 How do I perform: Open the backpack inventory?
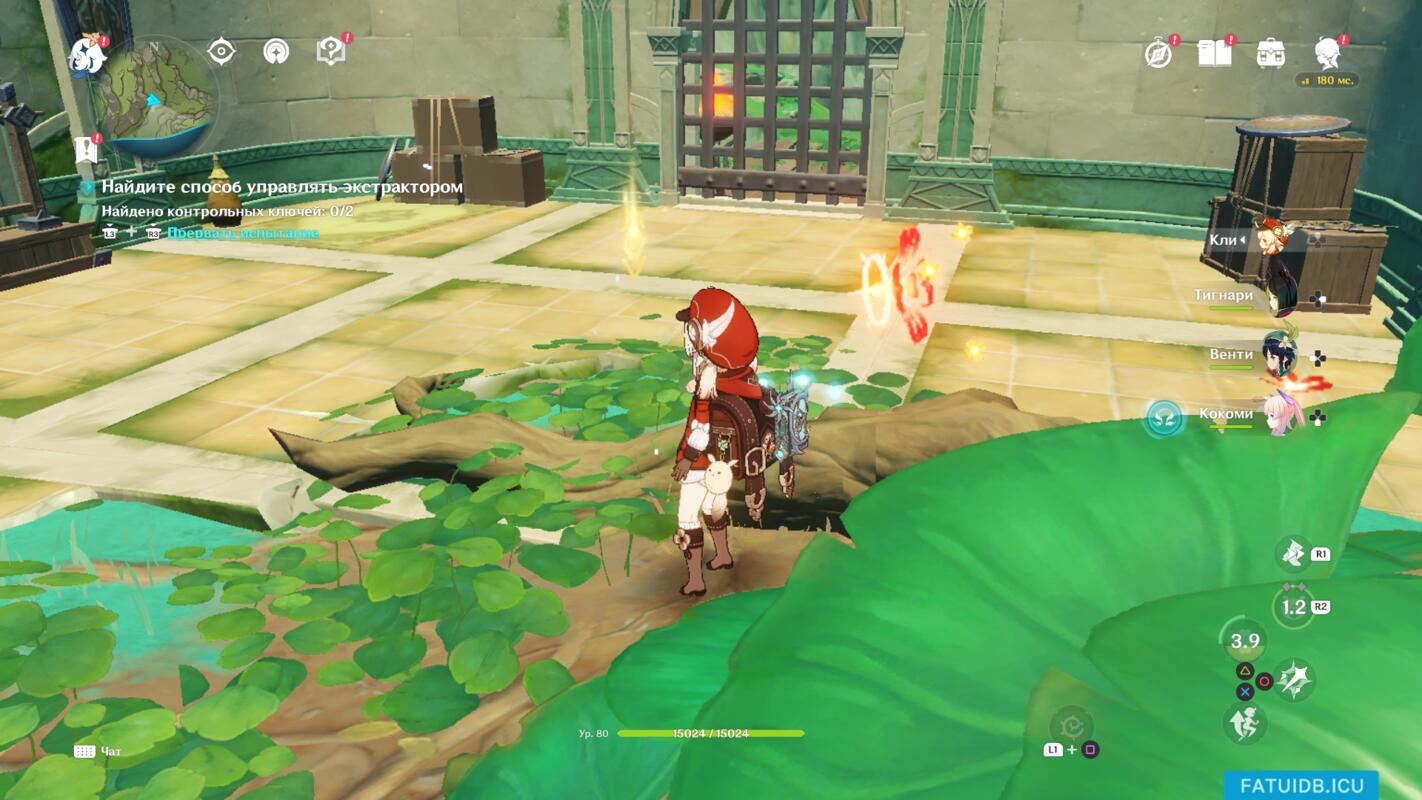point(1271,53)
